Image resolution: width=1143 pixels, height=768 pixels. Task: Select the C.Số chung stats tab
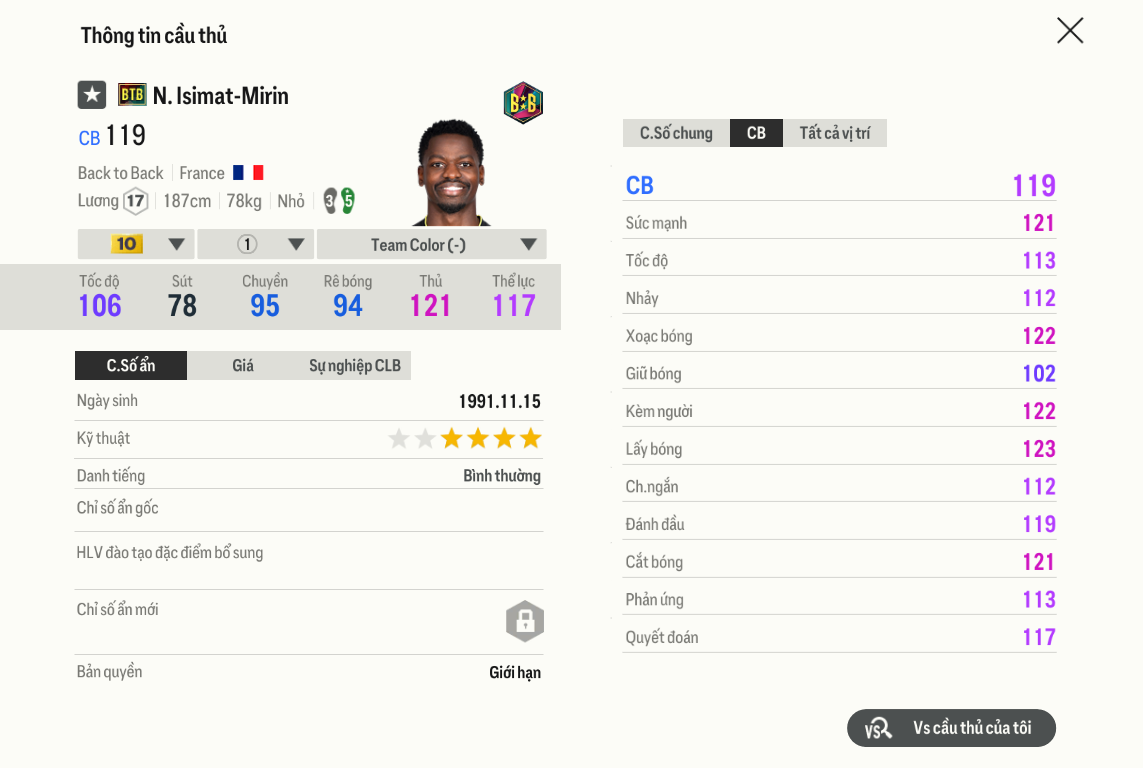click(x=676, y=133)
